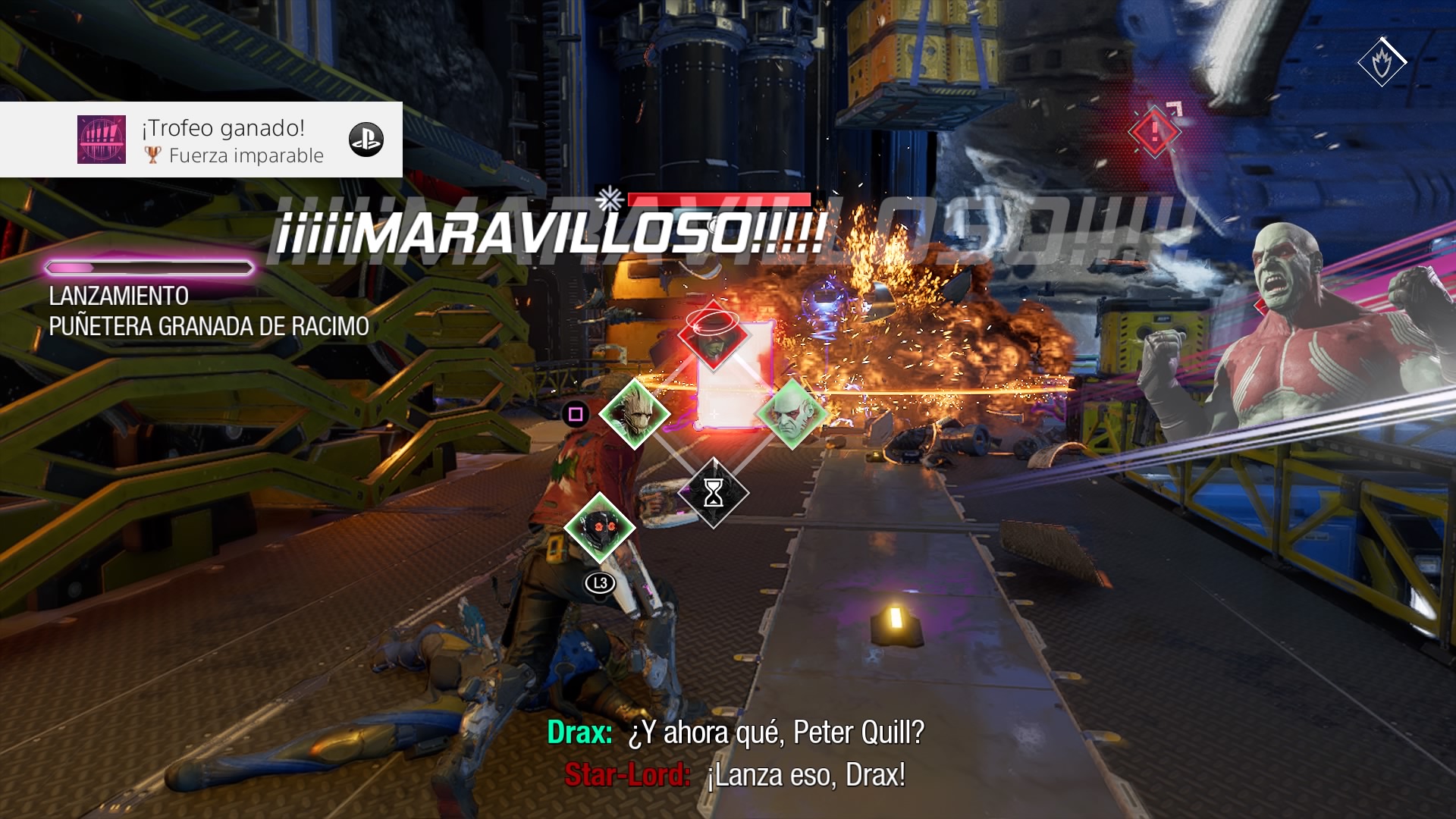Click the 'Fuerza imparable' trophy thumbnail
Image resolution: width=1456 pixels, height=819 pixels.
[x=102, y=140]
